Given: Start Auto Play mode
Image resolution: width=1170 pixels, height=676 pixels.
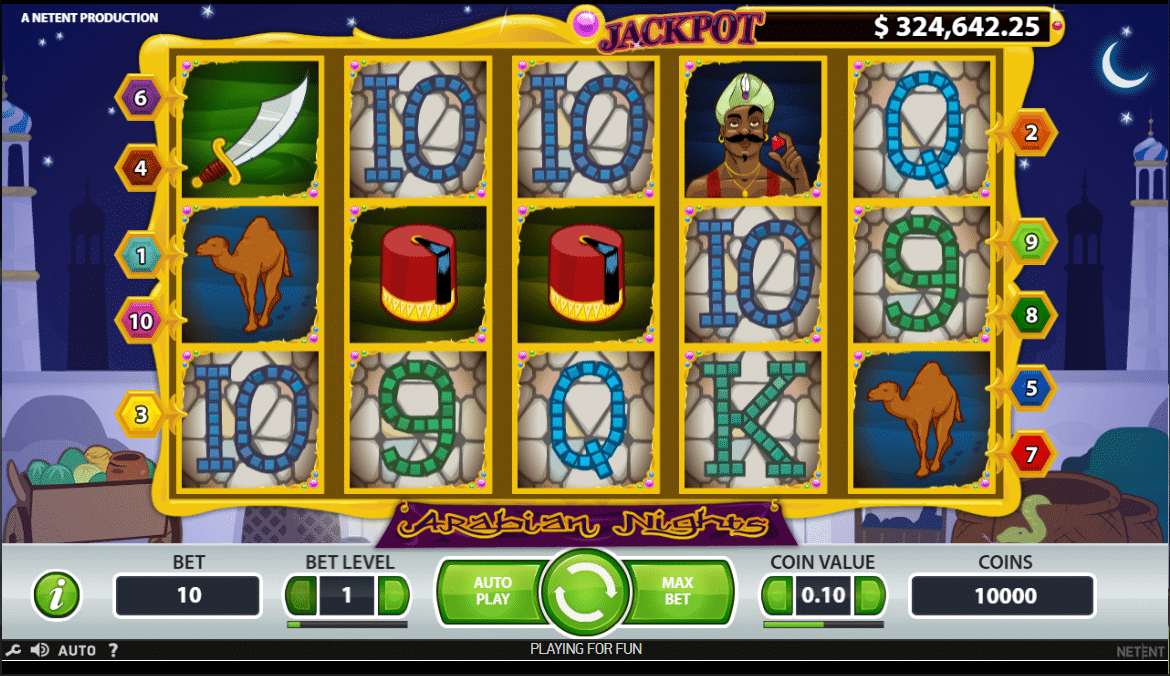Looking at the screenshot, I should coord(491,591).
